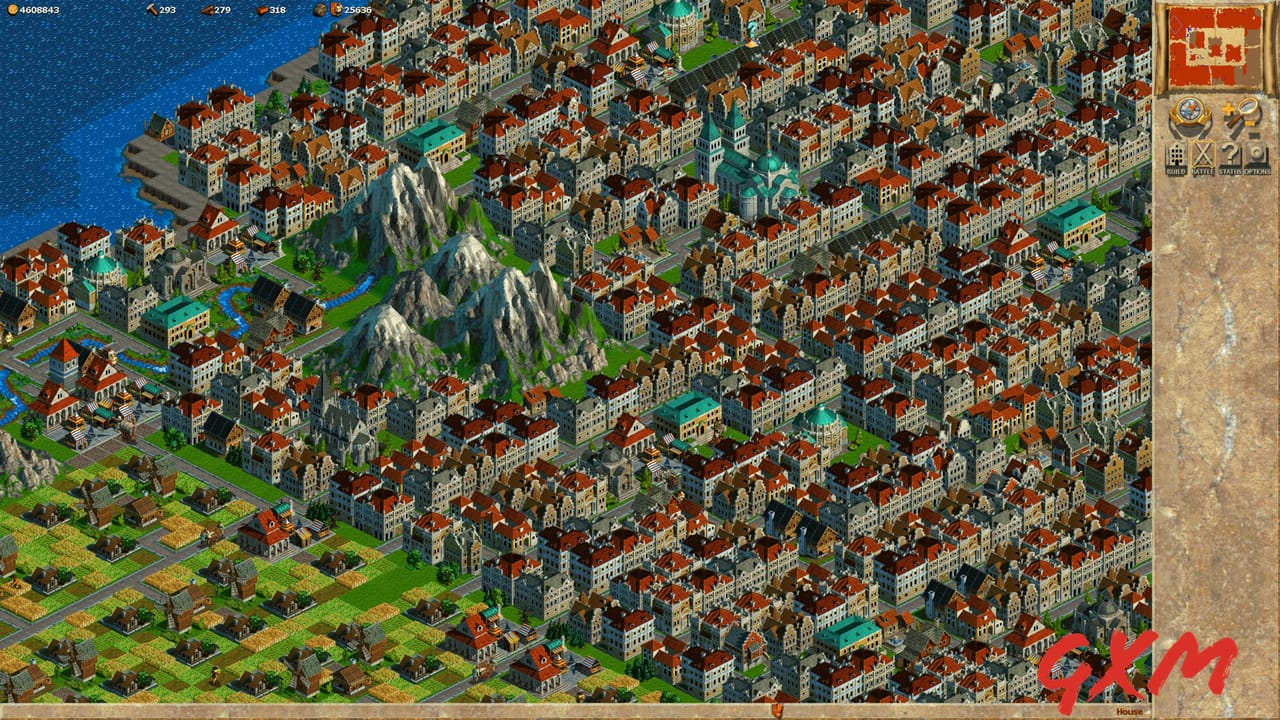This screenshot has height=720, width=1280.
Task: Click the golden compass navigation icon
Action: (x=1188, y=112)
